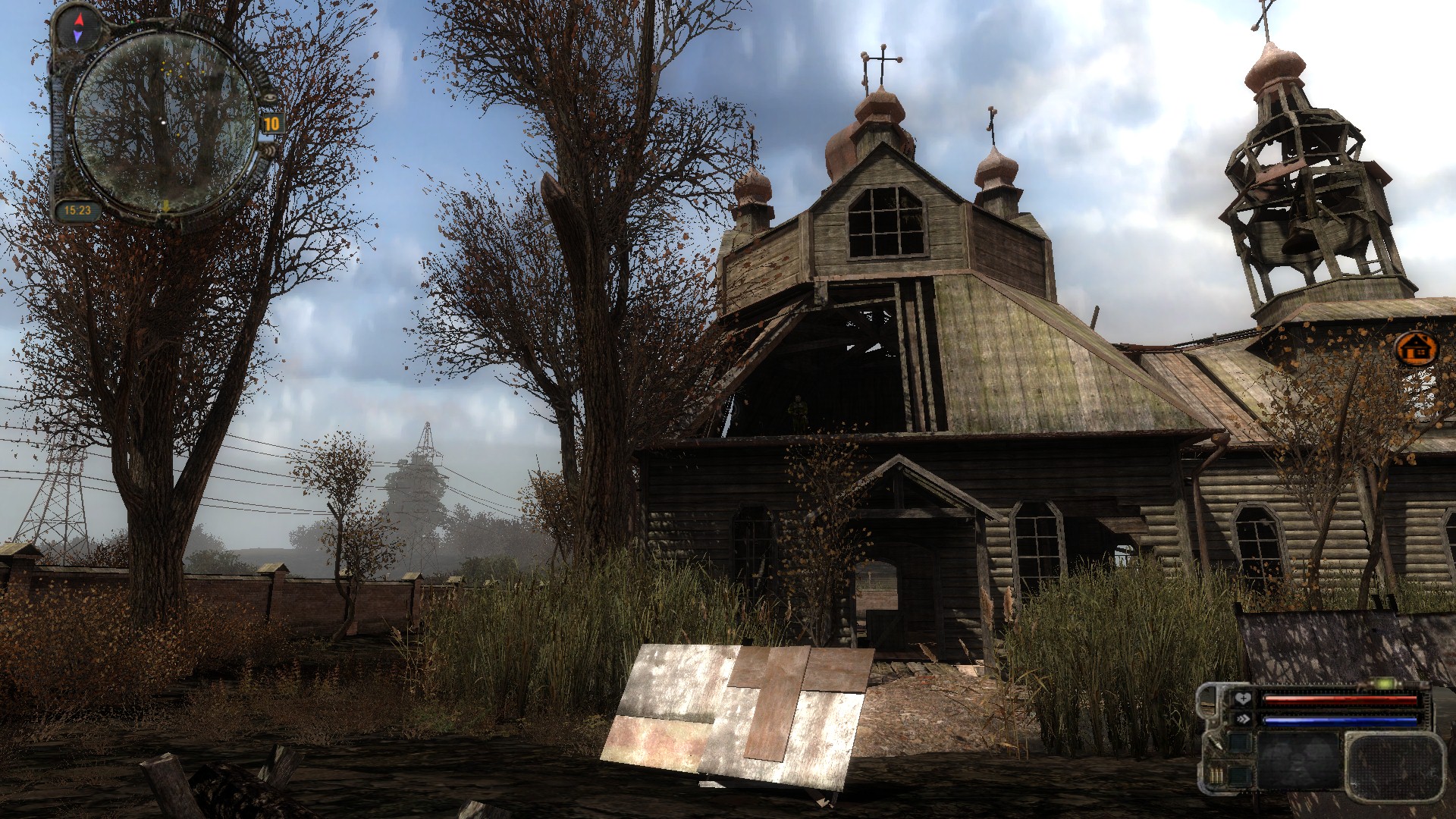Viewport: 1456px width, 819px height.
Task: Click the circular minimap
Action: click(162, 121)
